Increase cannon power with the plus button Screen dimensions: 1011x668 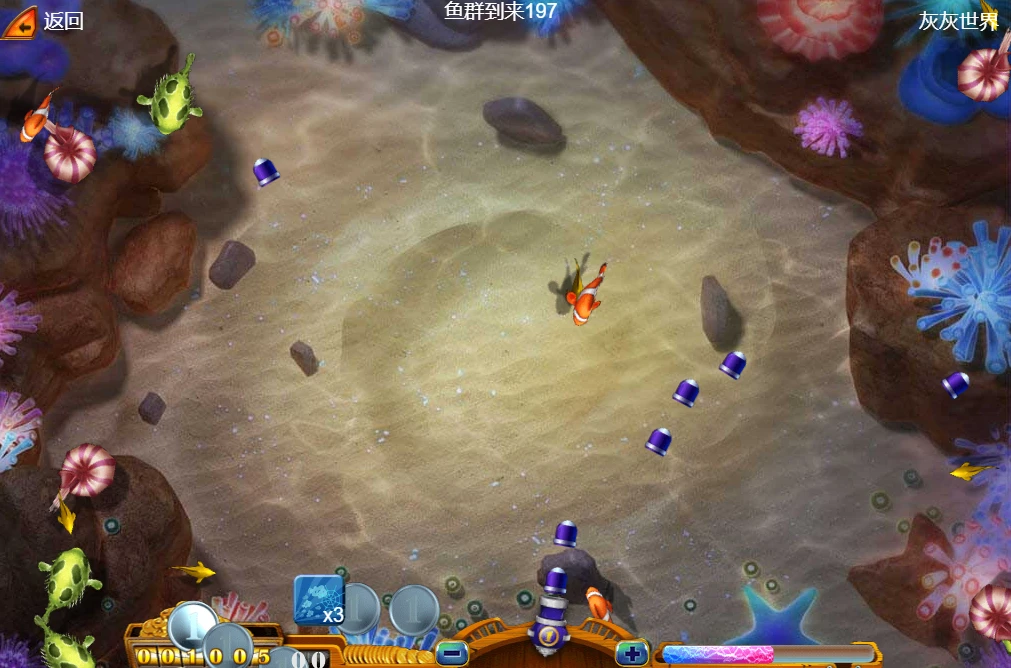[632, 654]
